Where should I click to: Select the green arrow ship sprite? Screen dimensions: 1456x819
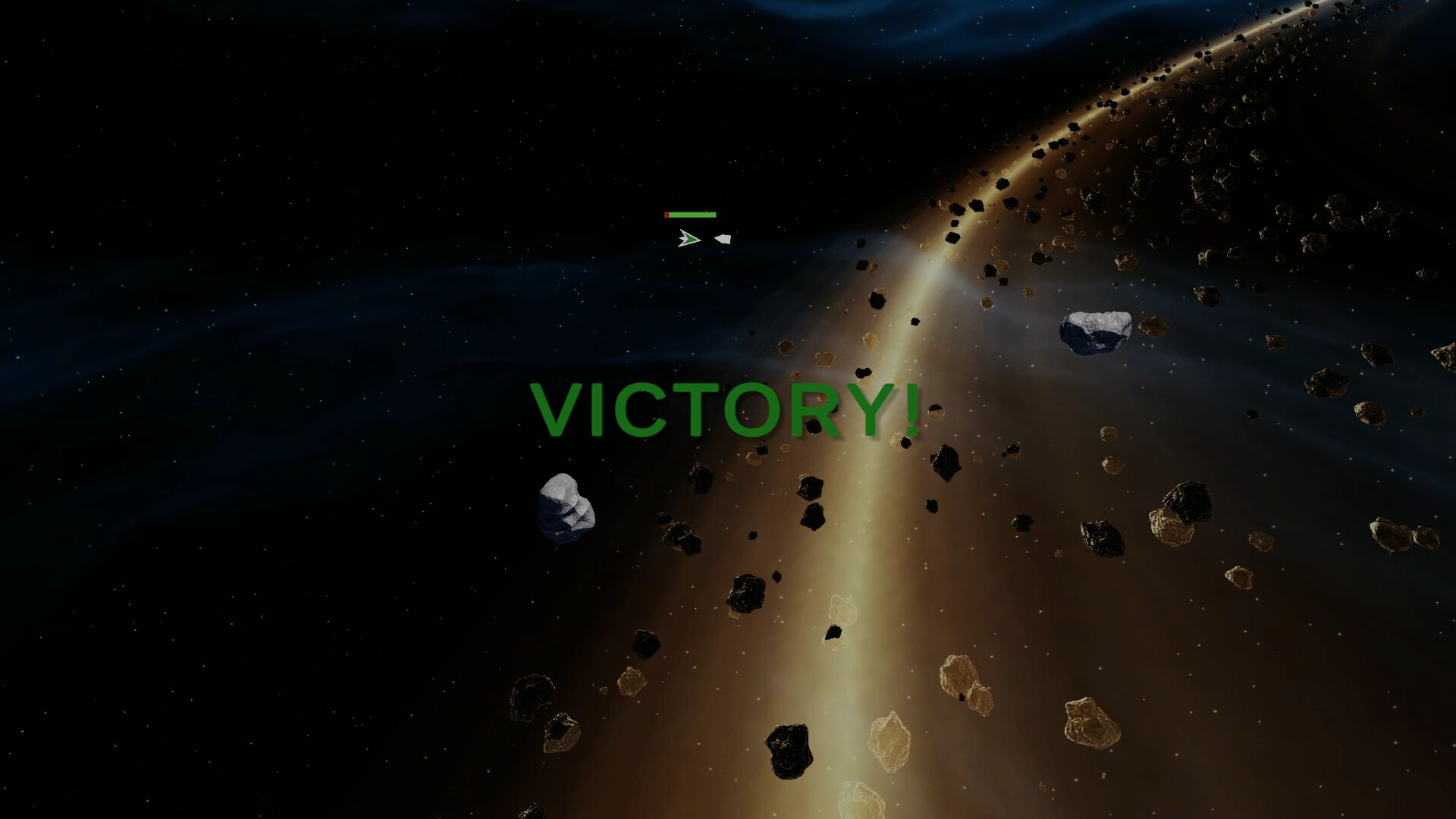[689, 239]
